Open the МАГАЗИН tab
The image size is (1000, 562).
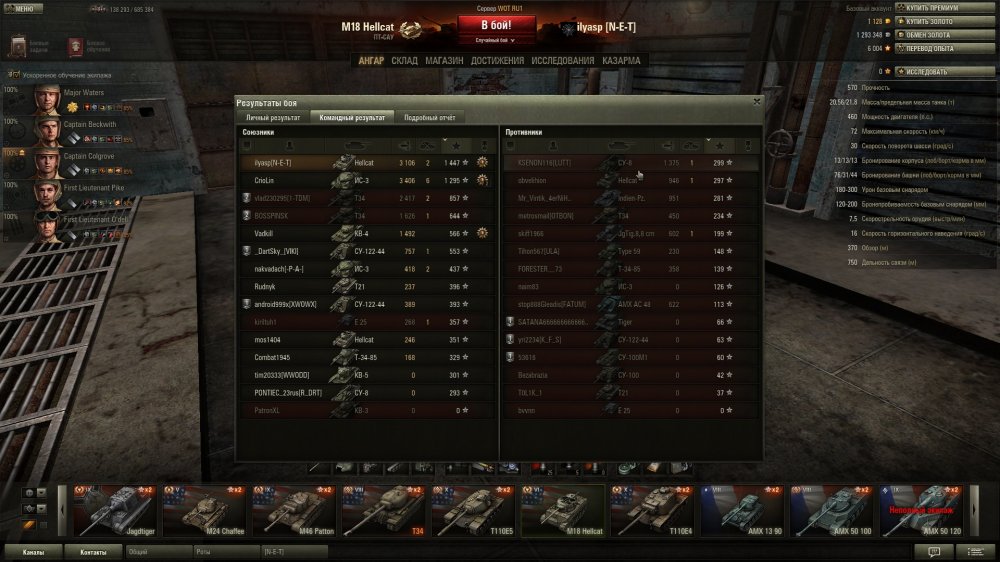click(444, 61)
